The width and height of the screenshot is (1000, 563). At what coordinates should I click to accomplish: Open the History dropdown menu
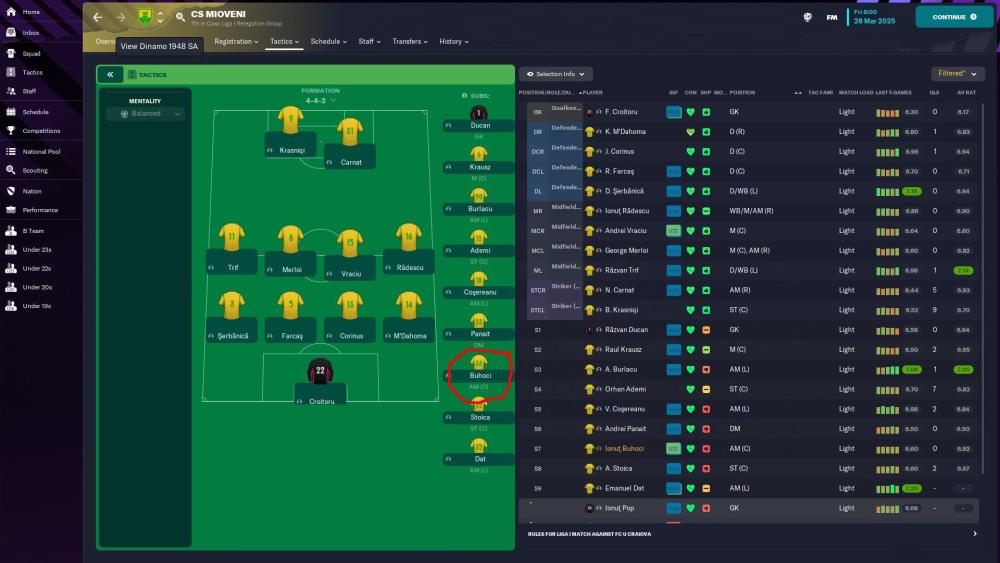[x=454, y=42]
